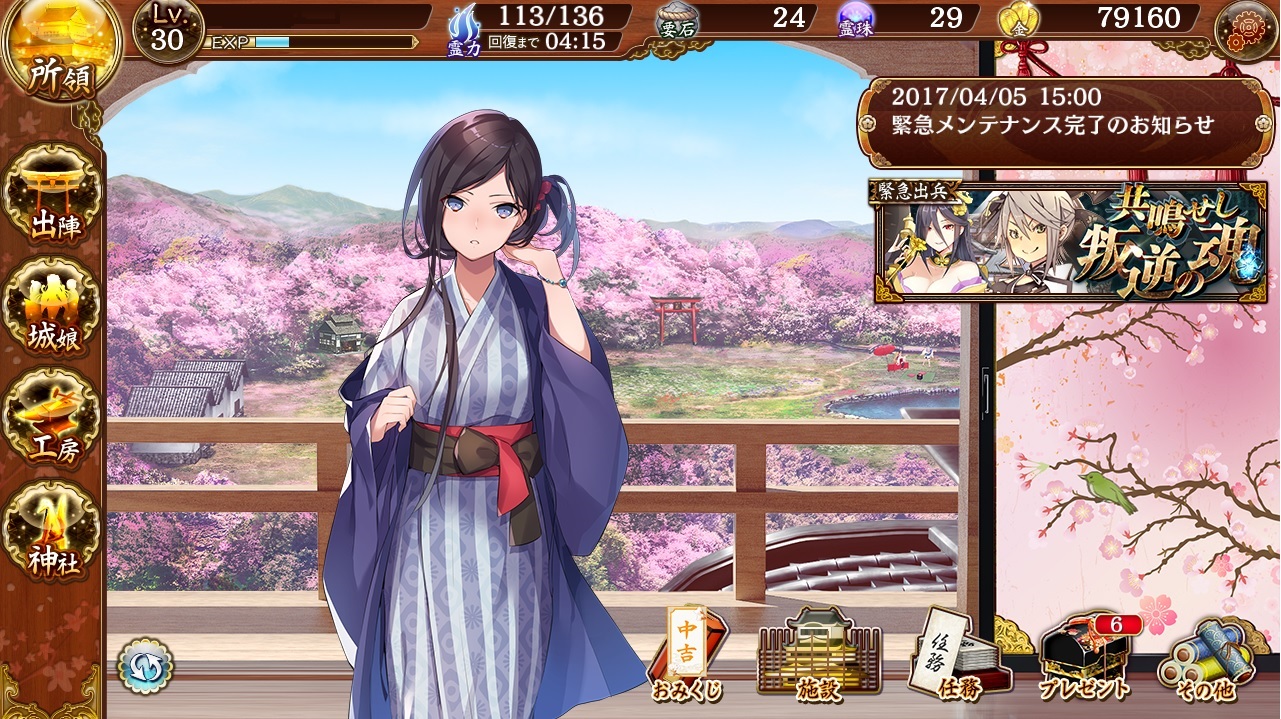Visit the 神社 shrine menu
The height and width of the screenshot is (719, 1281).
tap(55, 528)
